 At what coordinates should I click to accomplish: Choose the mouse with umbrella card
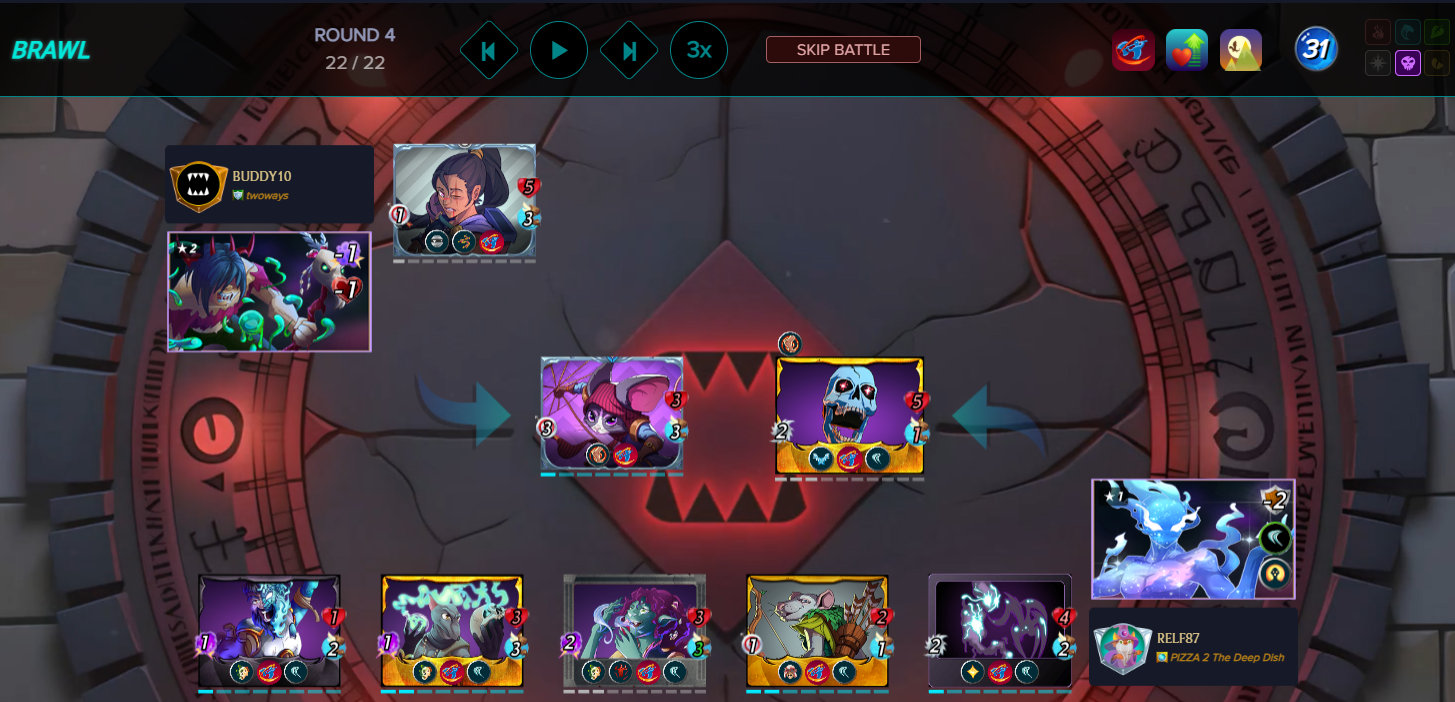coord(612,412)
